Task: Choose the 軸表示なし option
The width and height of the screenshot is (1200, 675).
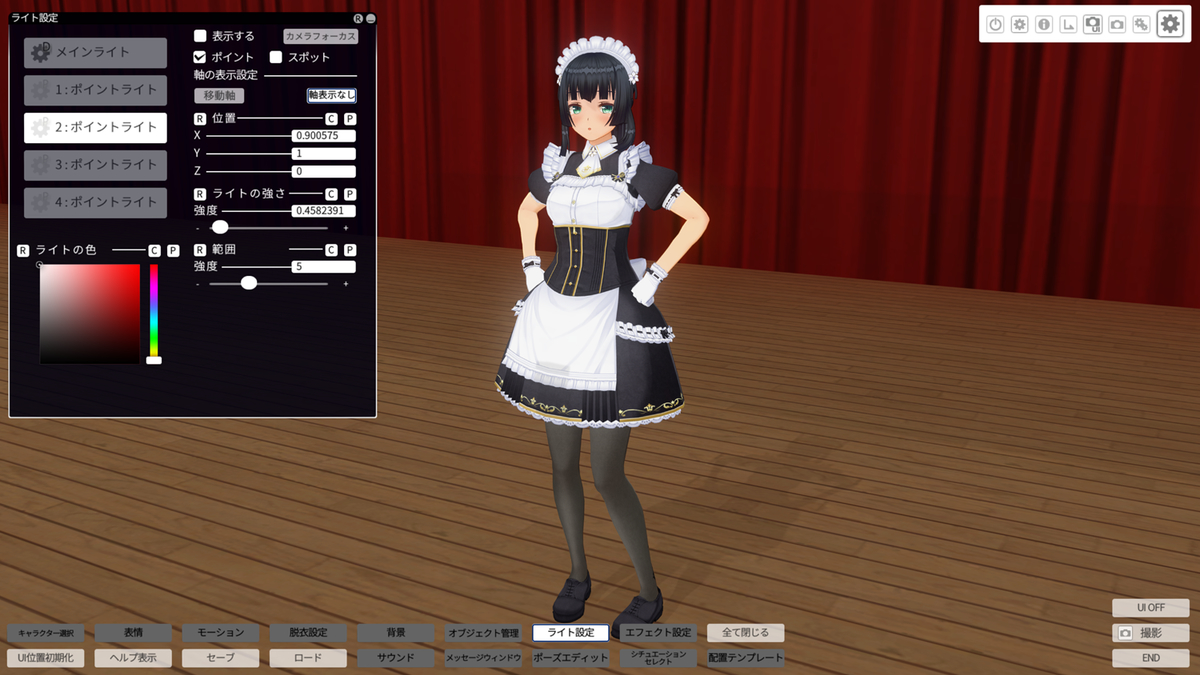Action: pyautogui.click(x=331, y=95)
